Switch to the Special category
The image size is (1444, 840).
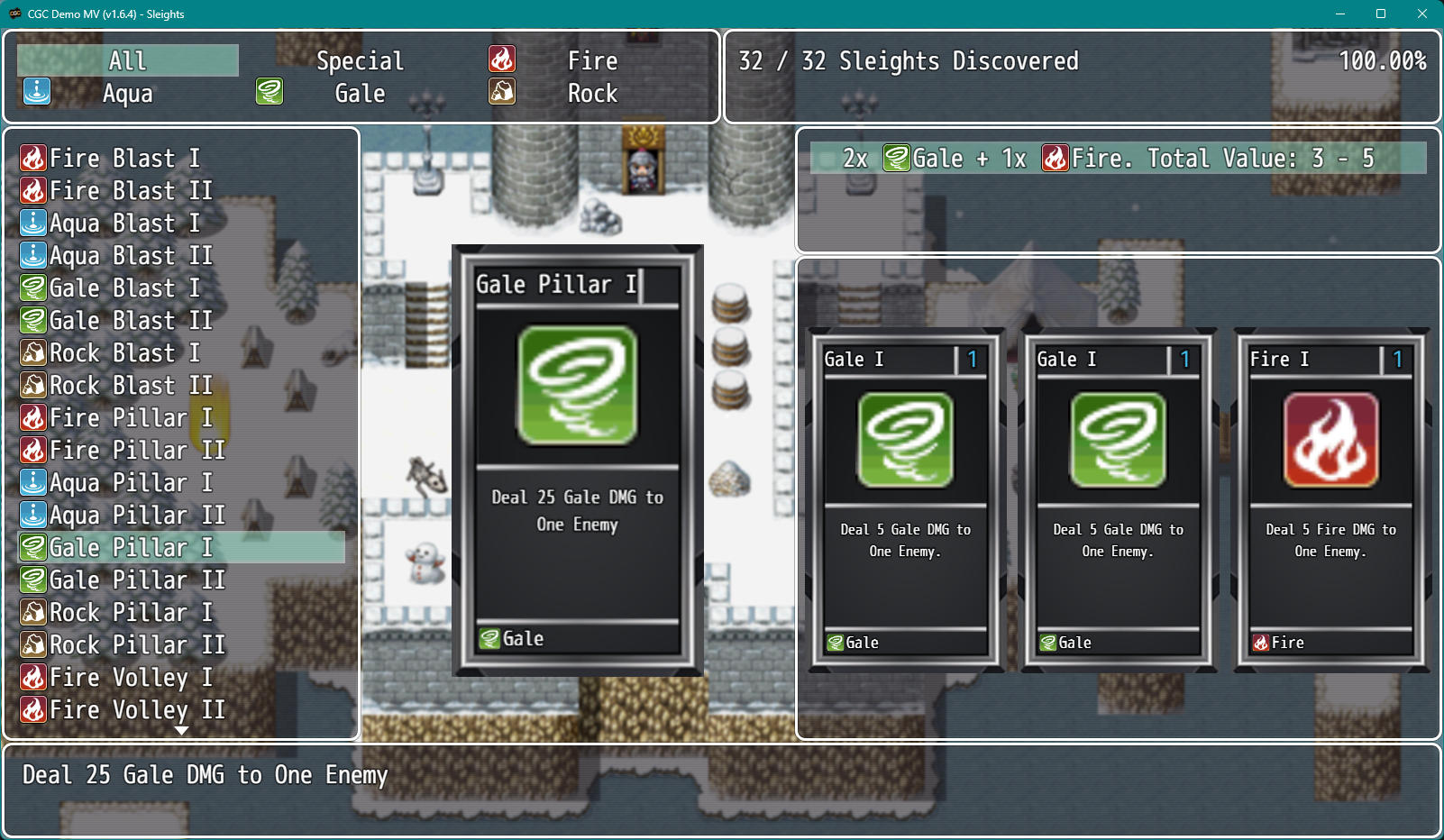point(360,60)
